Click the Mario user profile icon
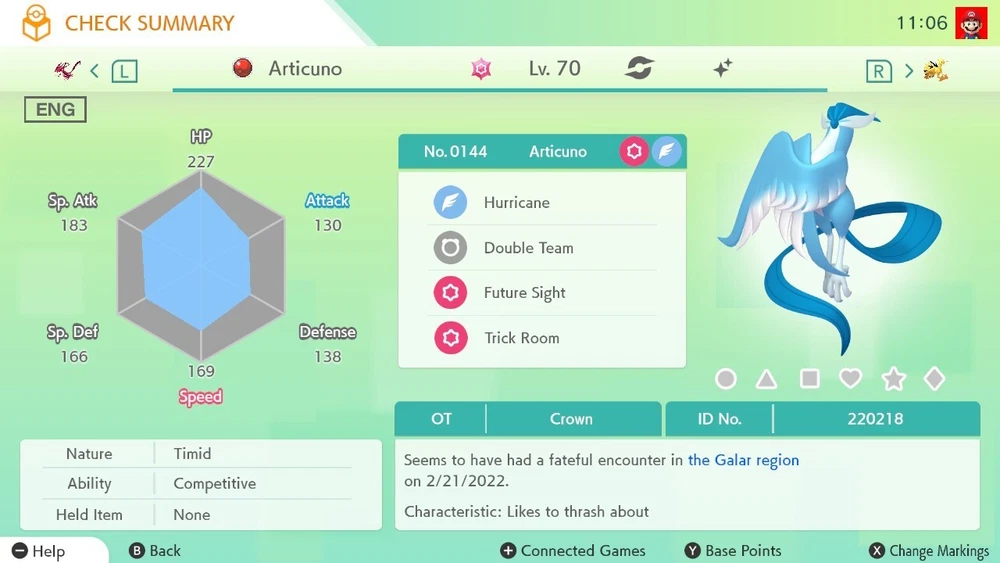 pyautogui.click(x=970, y=23)
